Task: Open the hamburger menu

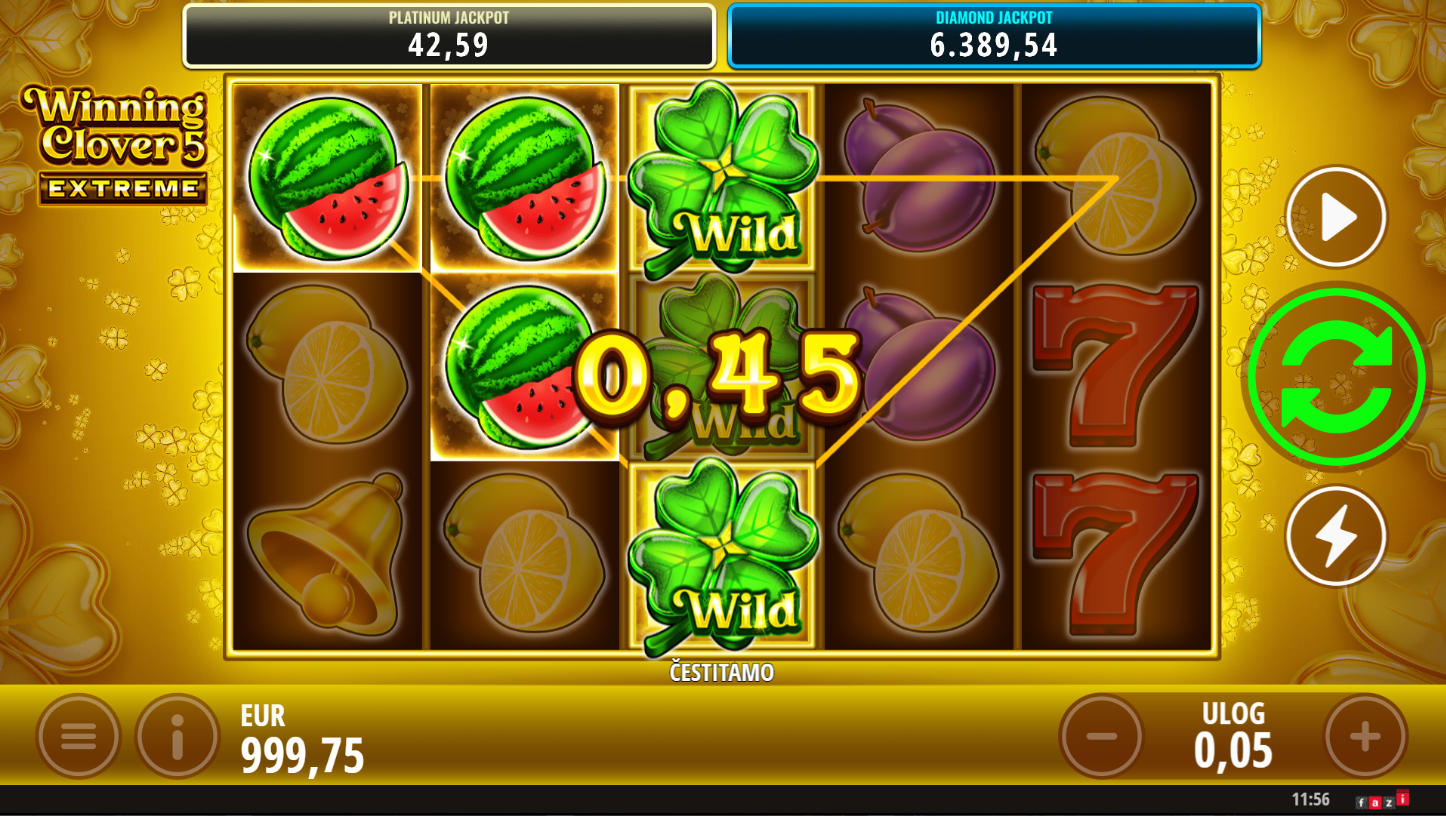Action: 78,737
